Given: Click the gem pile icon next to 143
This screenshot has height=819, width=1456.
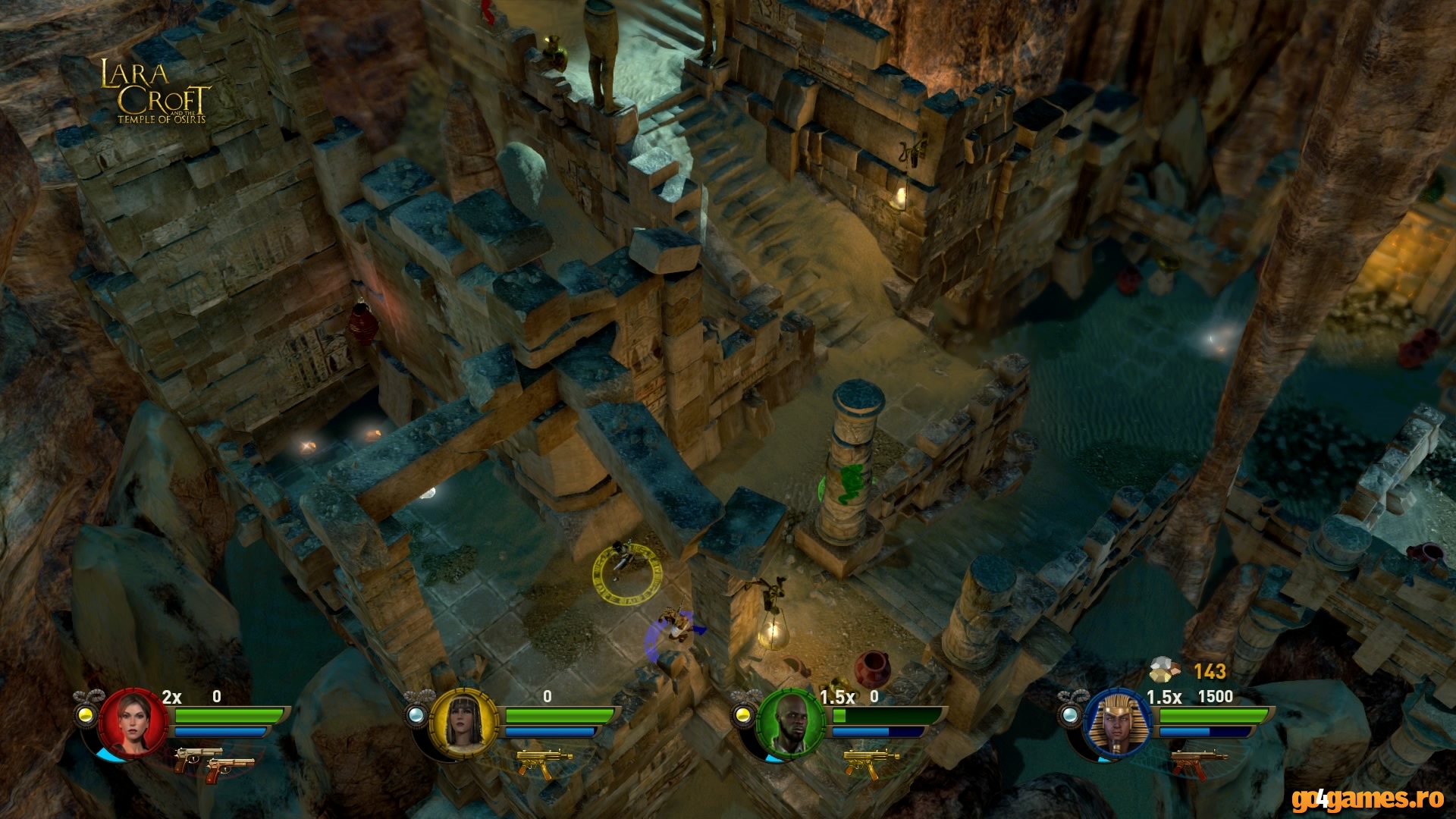Looking at the screenshot, I should coord(1166,671).
